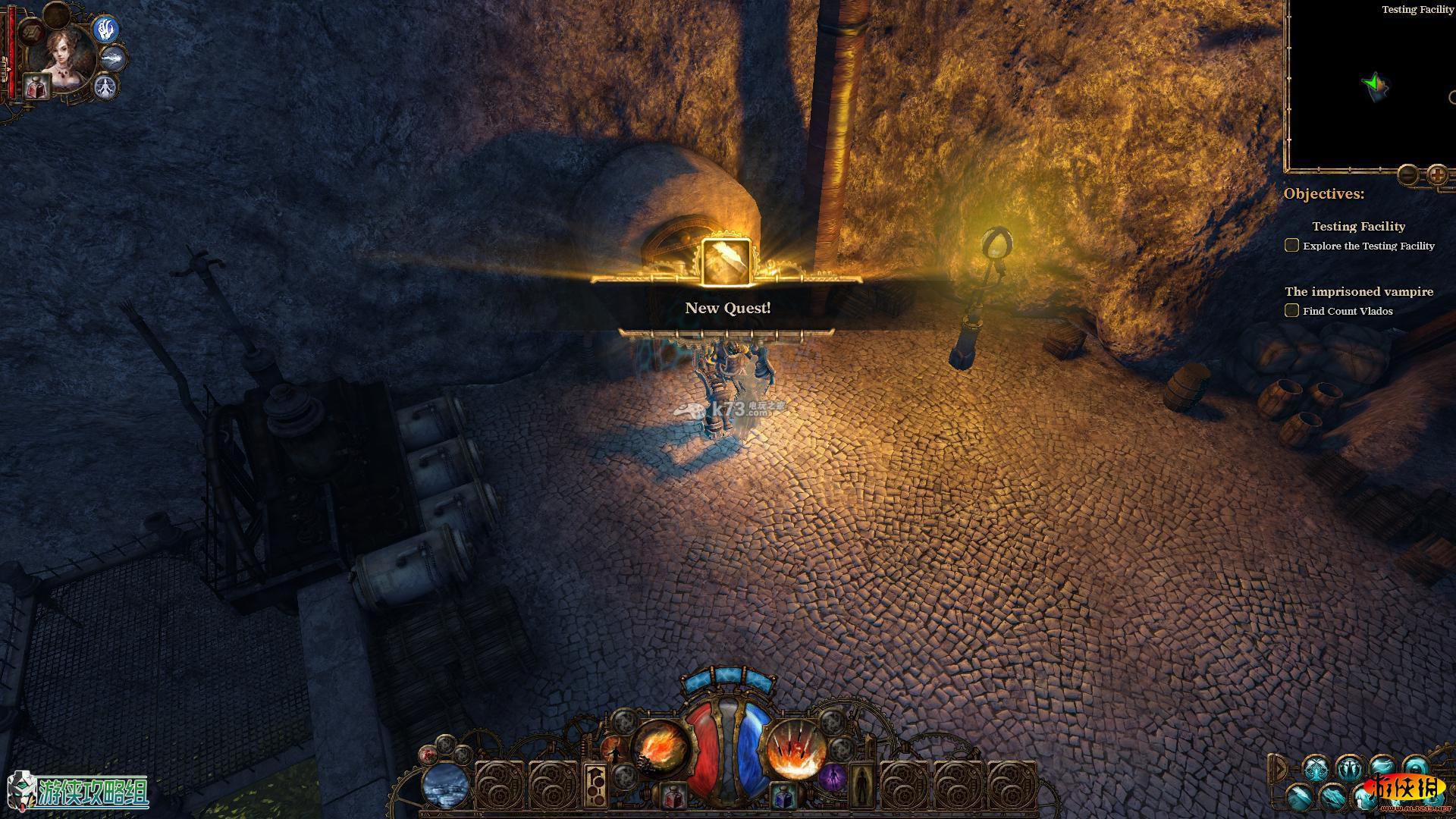Zoom out the minimap with minus button
The height and width of the screenshot is (819, 1456).
(1407, 175)
